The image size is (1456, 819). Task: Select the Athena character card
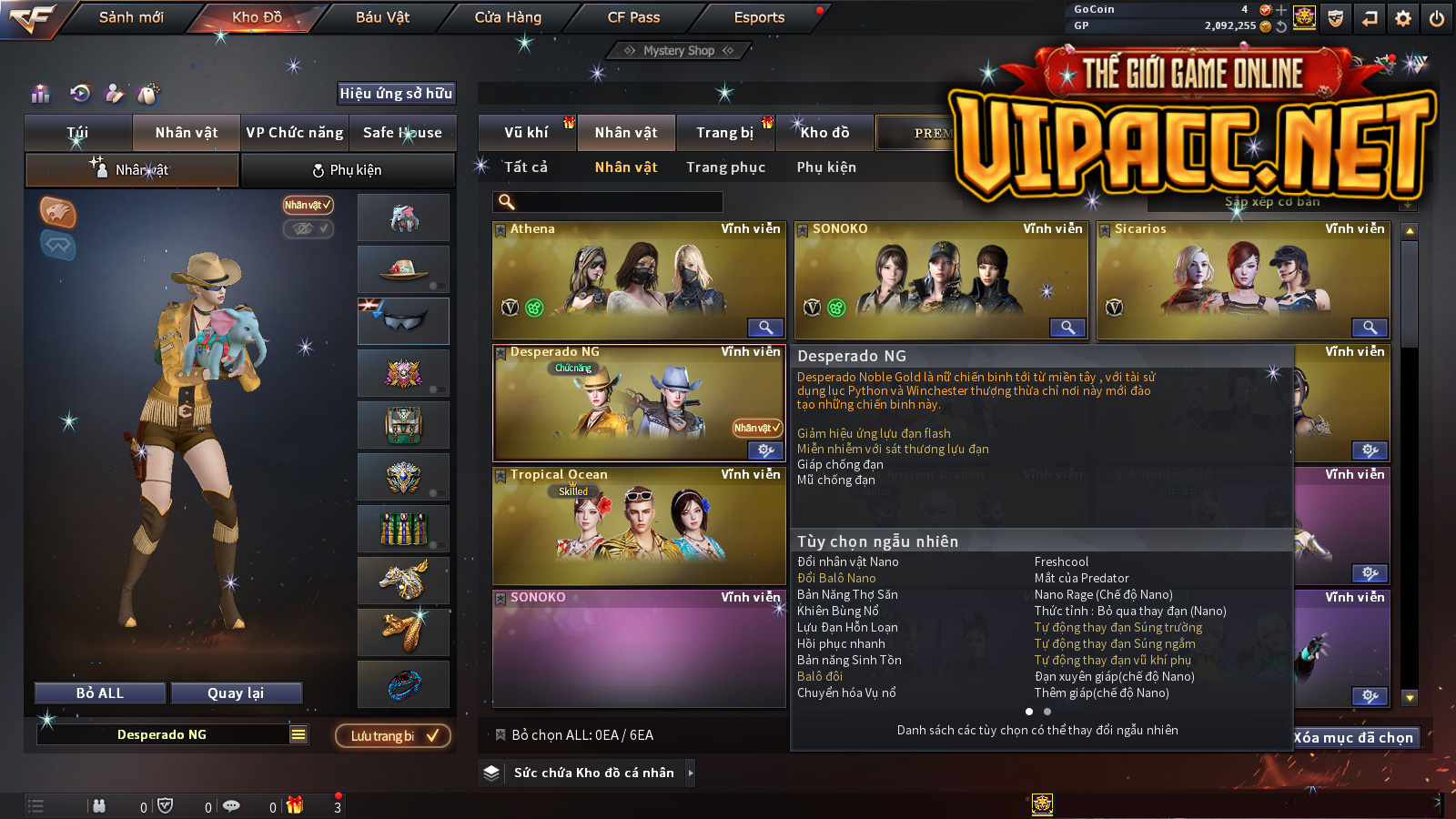pos(638,280)
